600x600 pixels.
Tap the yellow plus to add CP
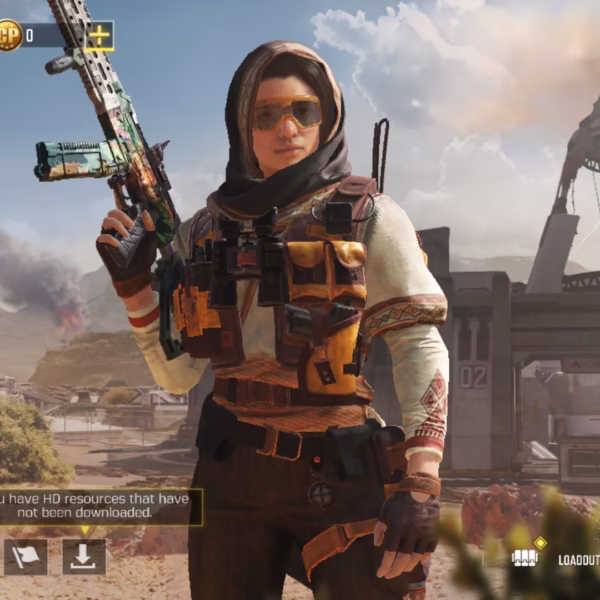(99, 36)
